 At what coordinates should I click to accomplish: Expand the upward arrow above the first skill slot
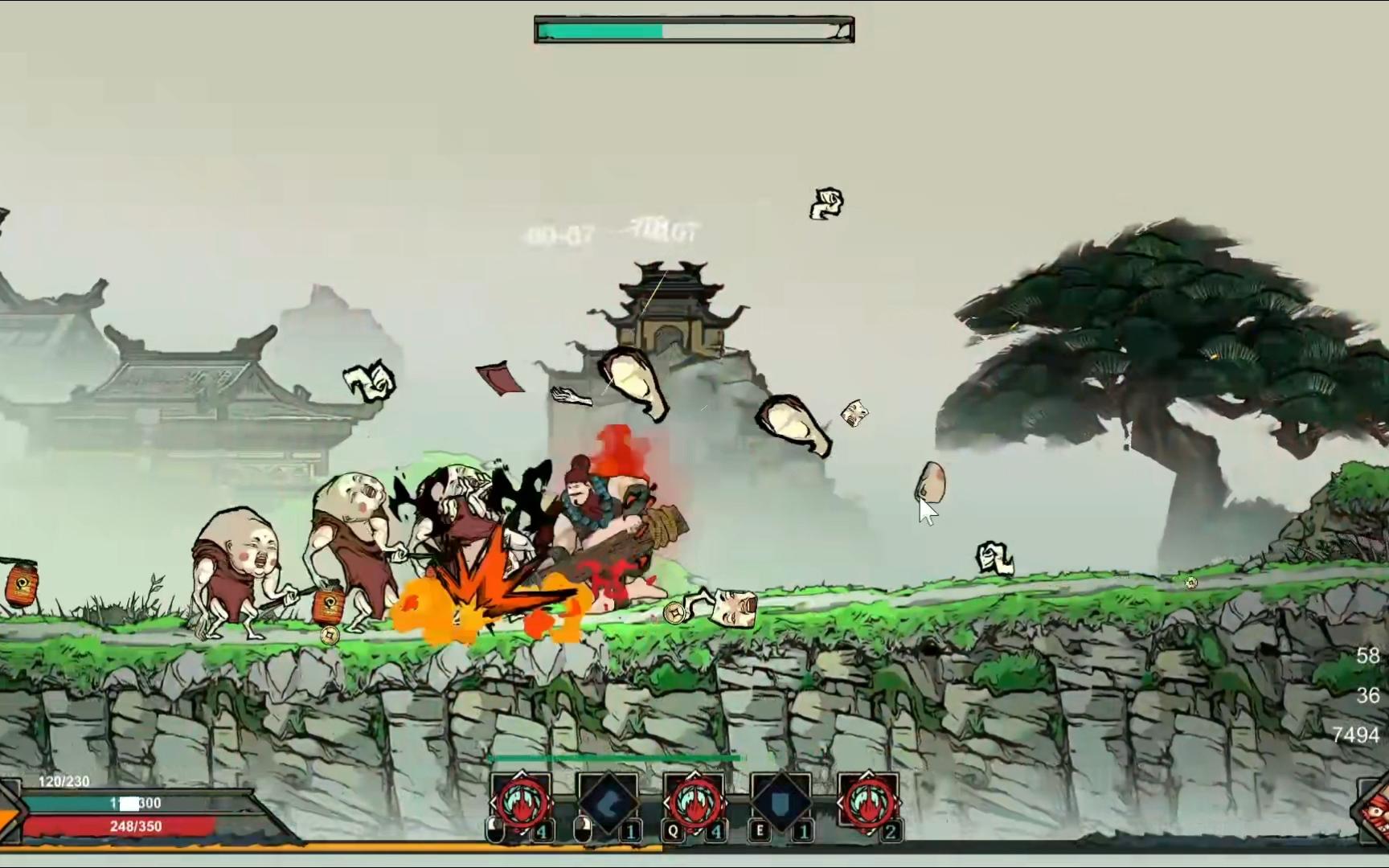521,772
